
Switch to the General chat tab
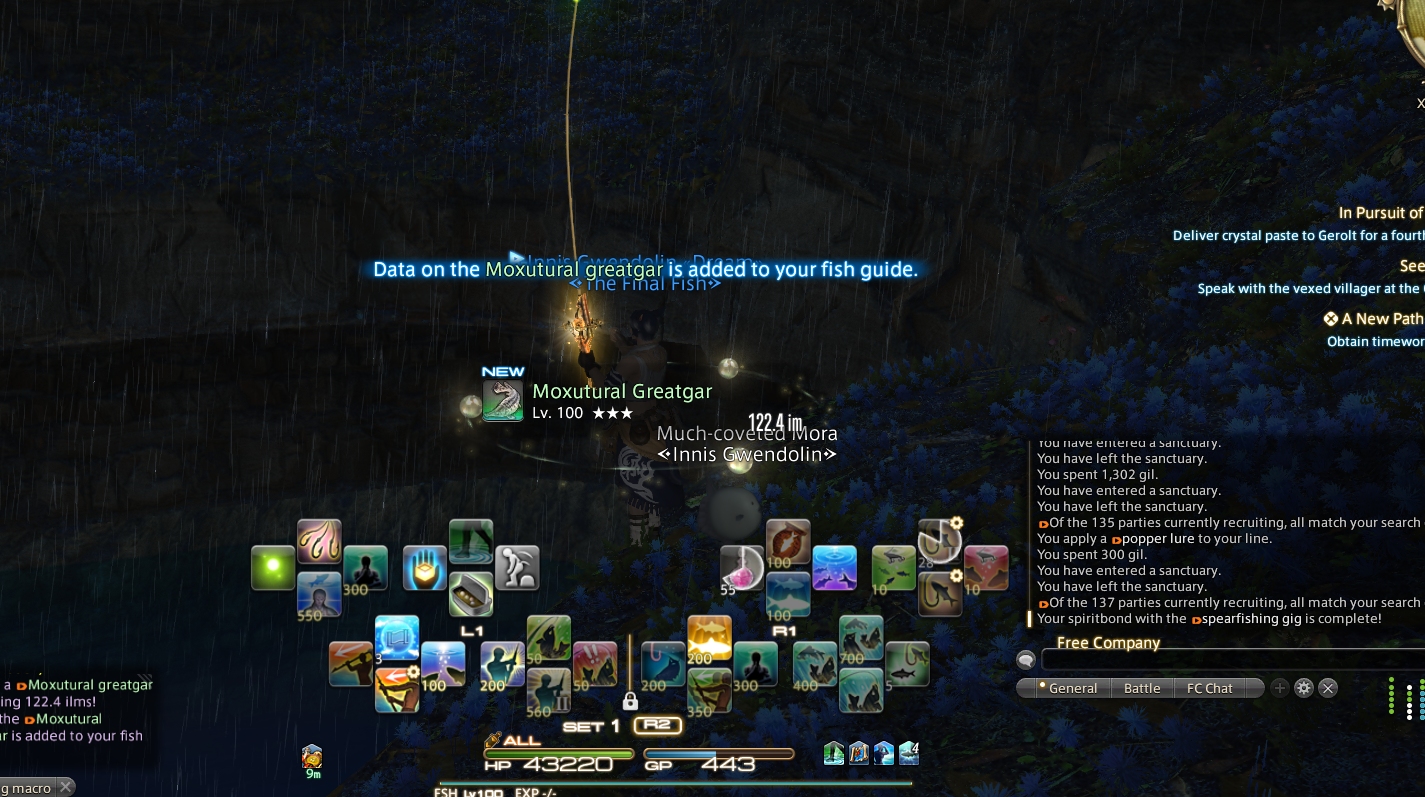click(x=1067, y=688)
